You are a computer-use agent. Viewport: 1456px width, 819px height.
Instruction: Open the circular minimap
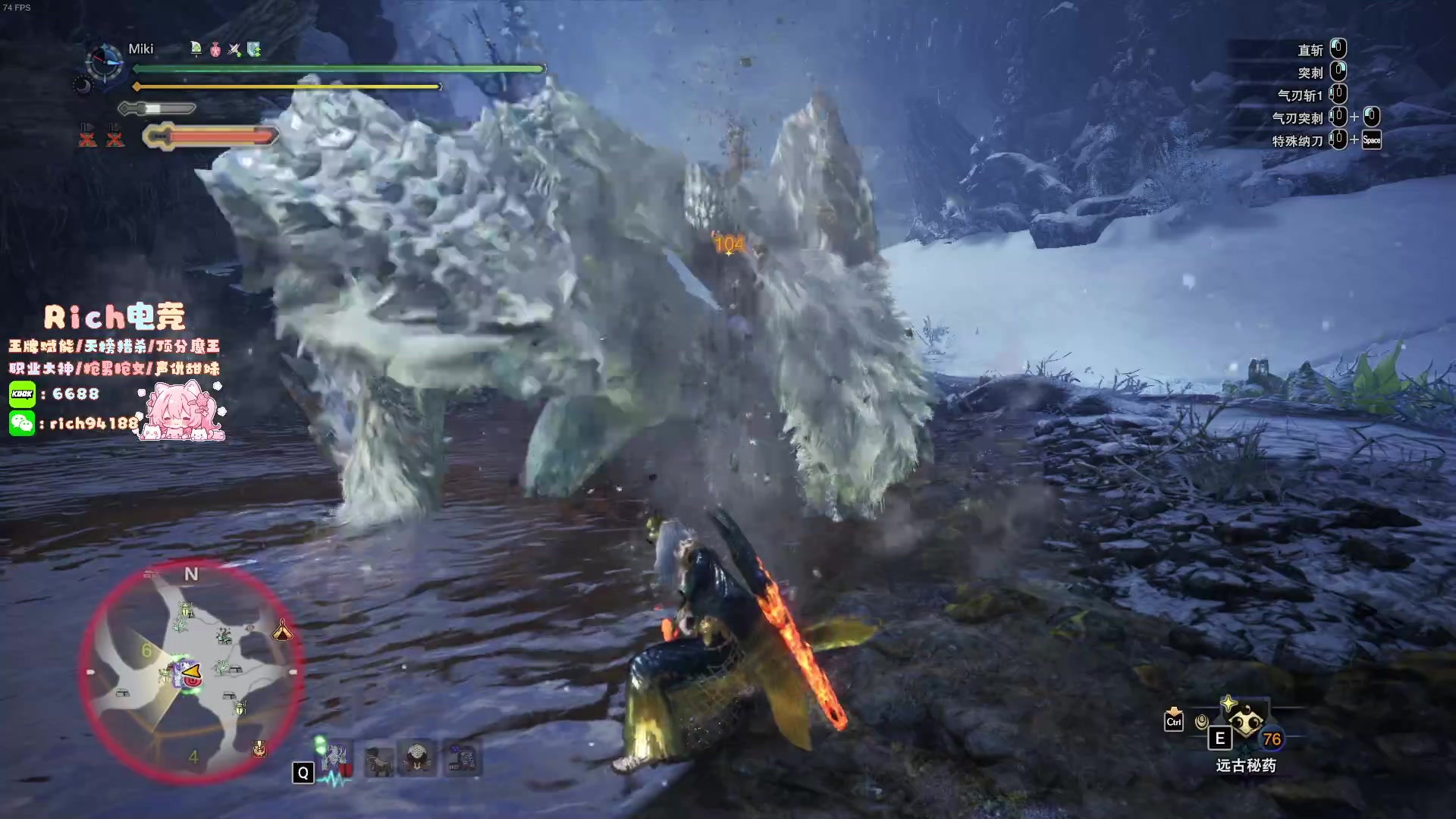tap(191, 670)
